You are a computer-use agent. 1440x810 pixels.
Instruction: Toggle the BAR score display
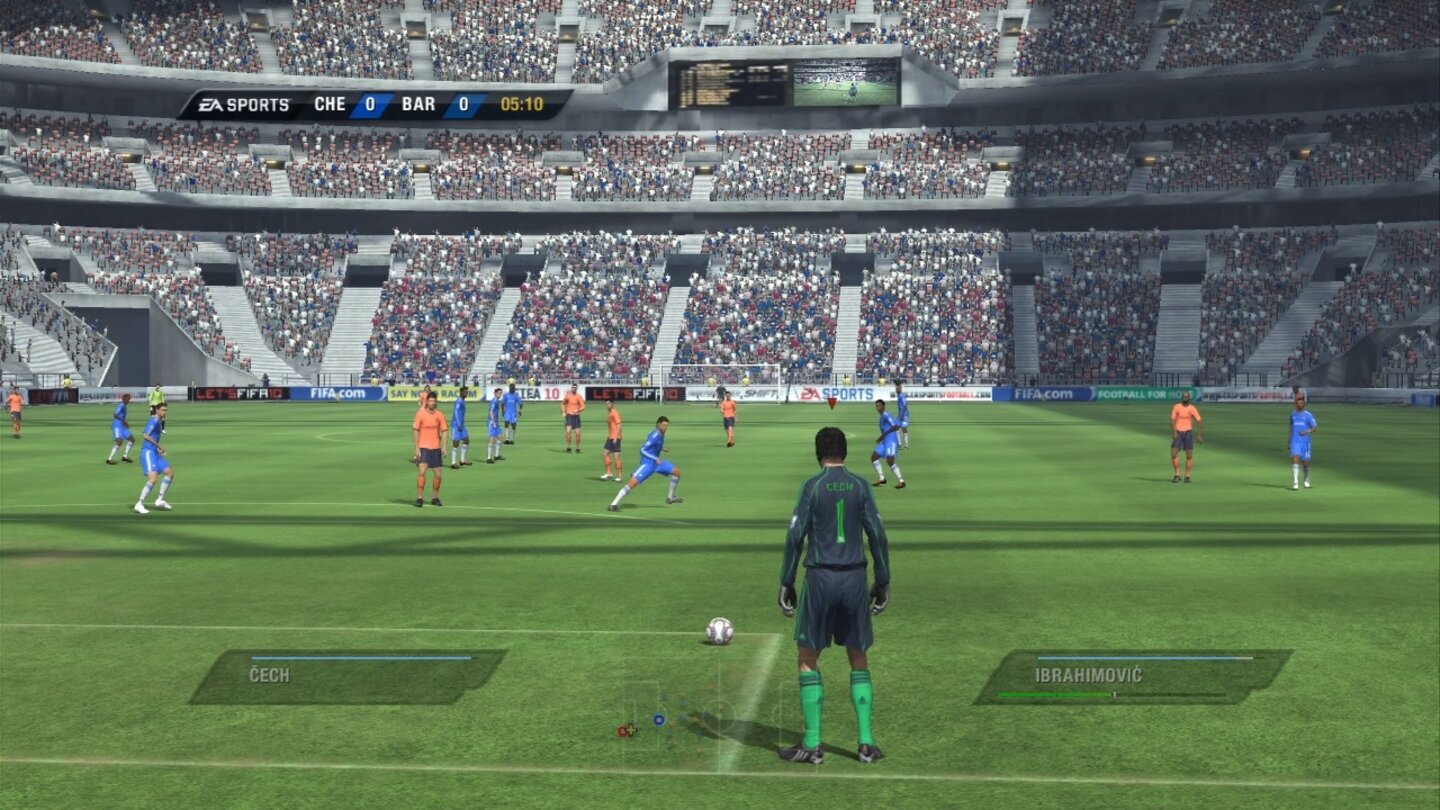click(x=463, y=103)
